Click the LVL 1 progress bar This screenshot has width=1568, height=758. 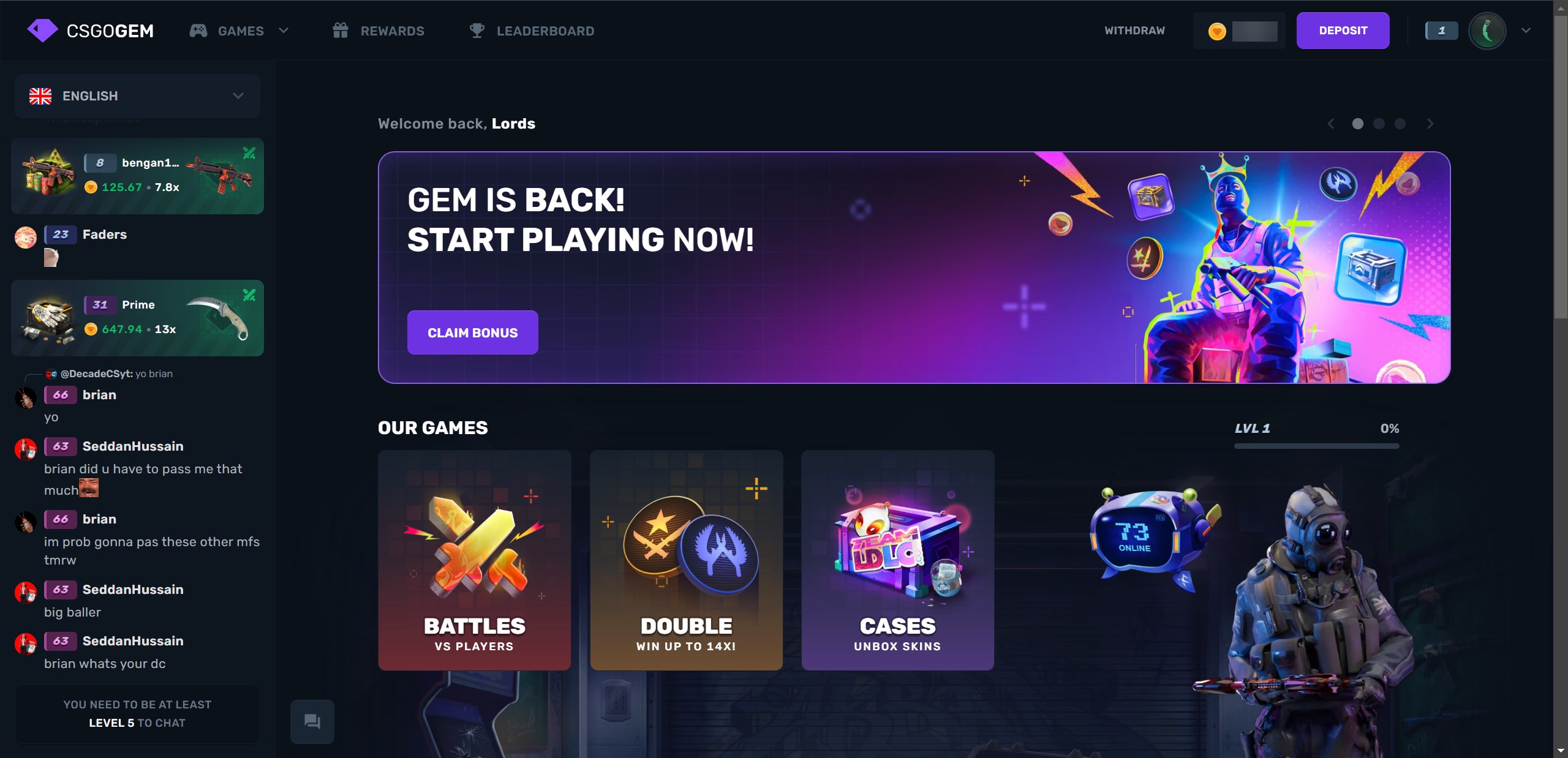coord(1316,447)
